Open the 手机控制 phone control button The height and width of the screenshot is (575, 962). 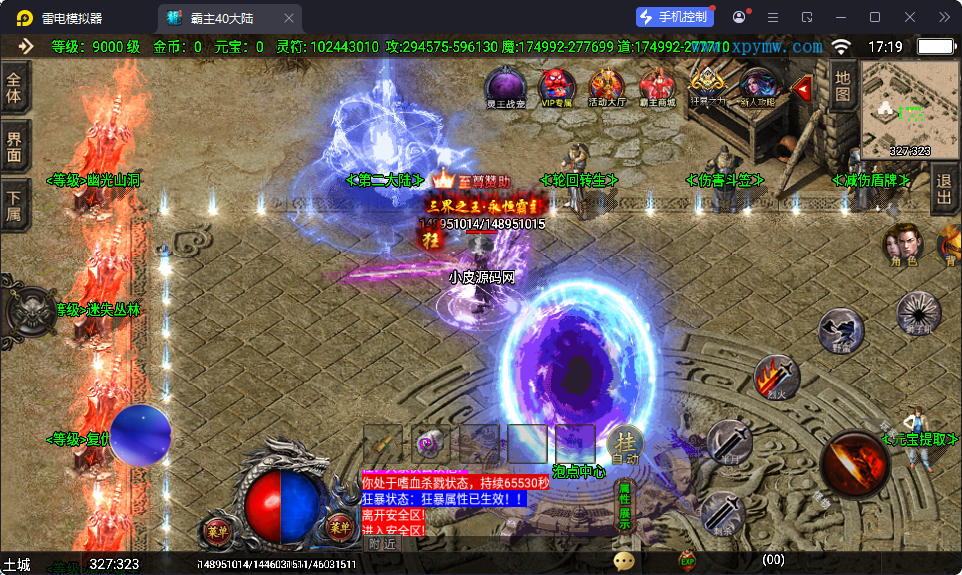point(675,17)
